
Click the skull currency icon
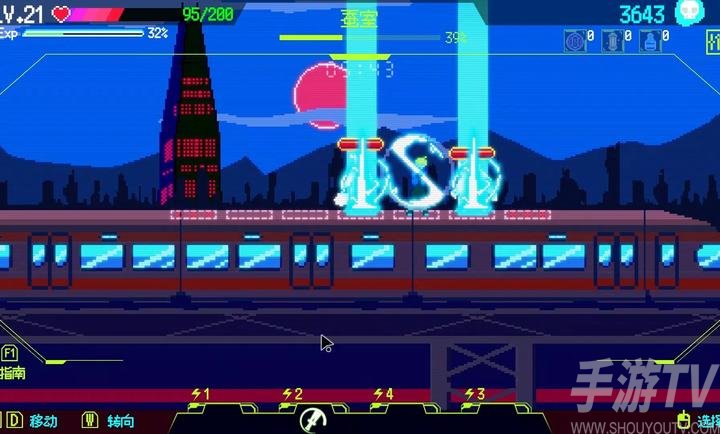[688, 13]
